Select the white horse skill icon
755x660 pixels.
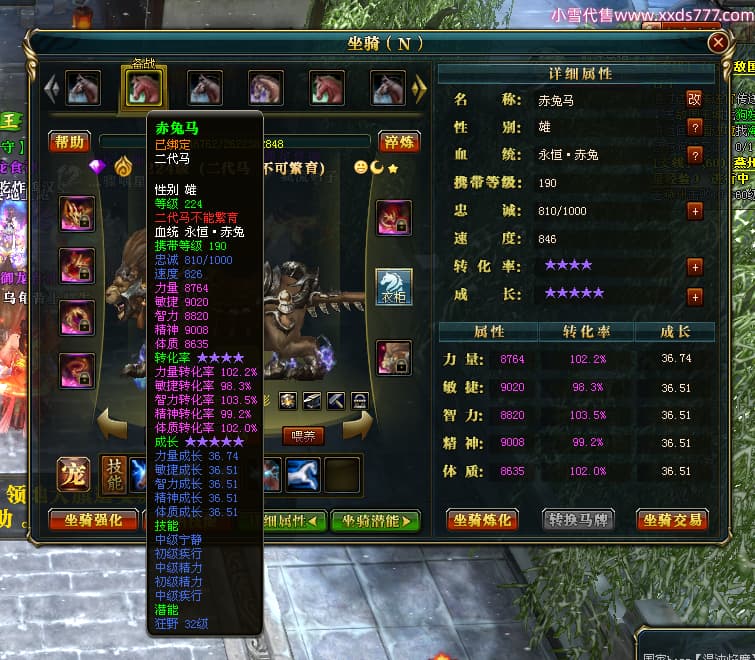click(x=304, y=474)
